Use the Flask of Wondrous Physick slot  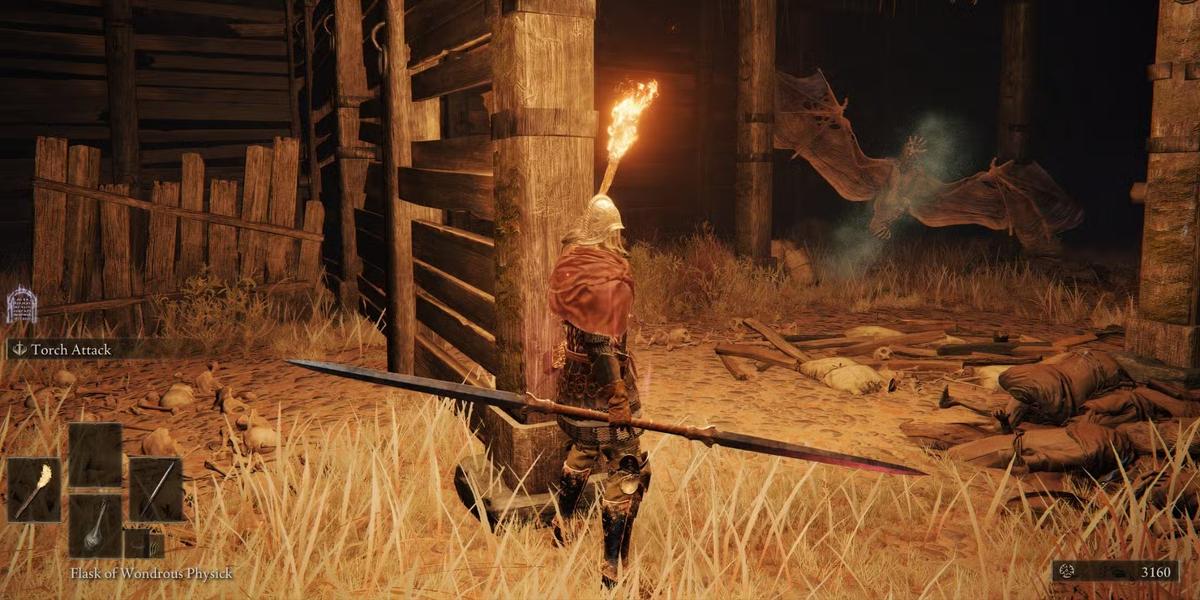95,526
